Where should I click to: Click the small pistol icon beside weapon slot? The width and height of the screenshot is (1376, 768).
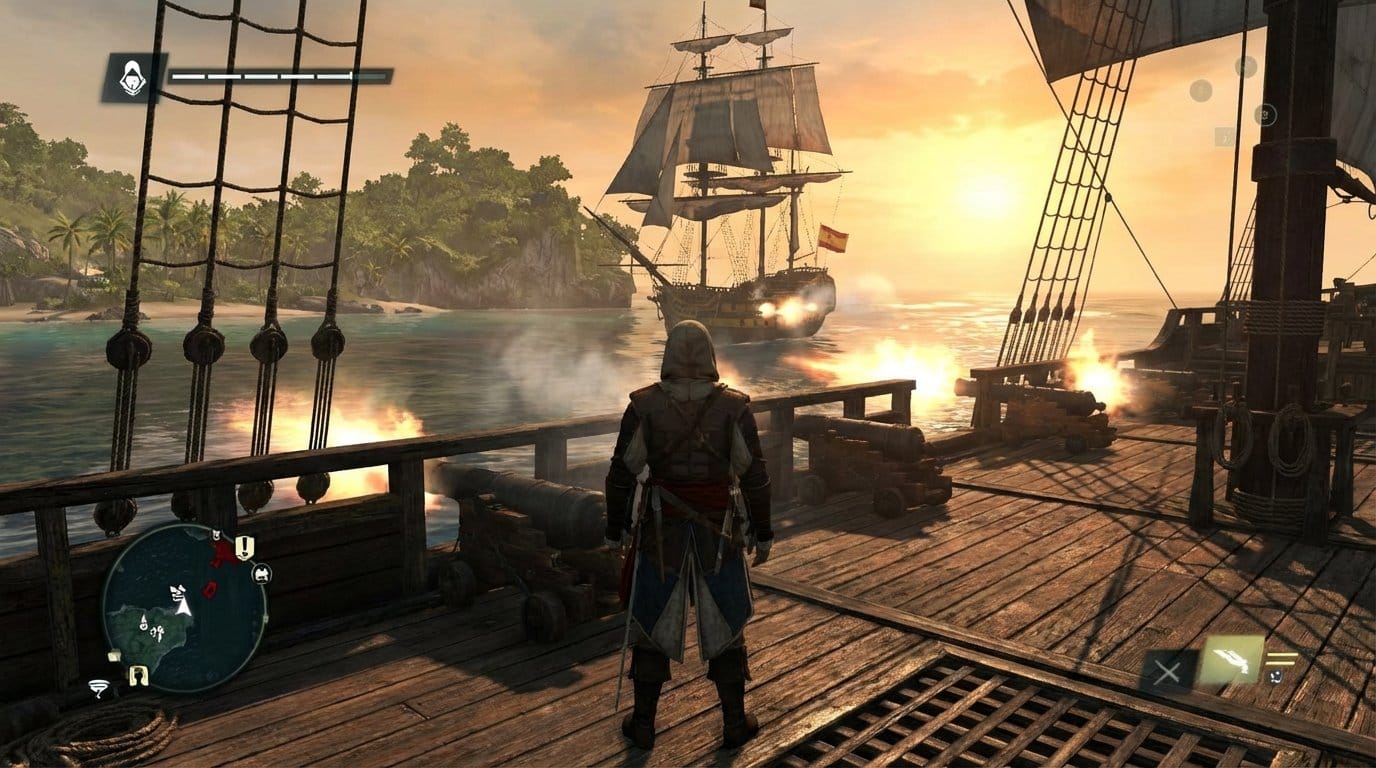pyautogui.click(x=1278, y=678)
